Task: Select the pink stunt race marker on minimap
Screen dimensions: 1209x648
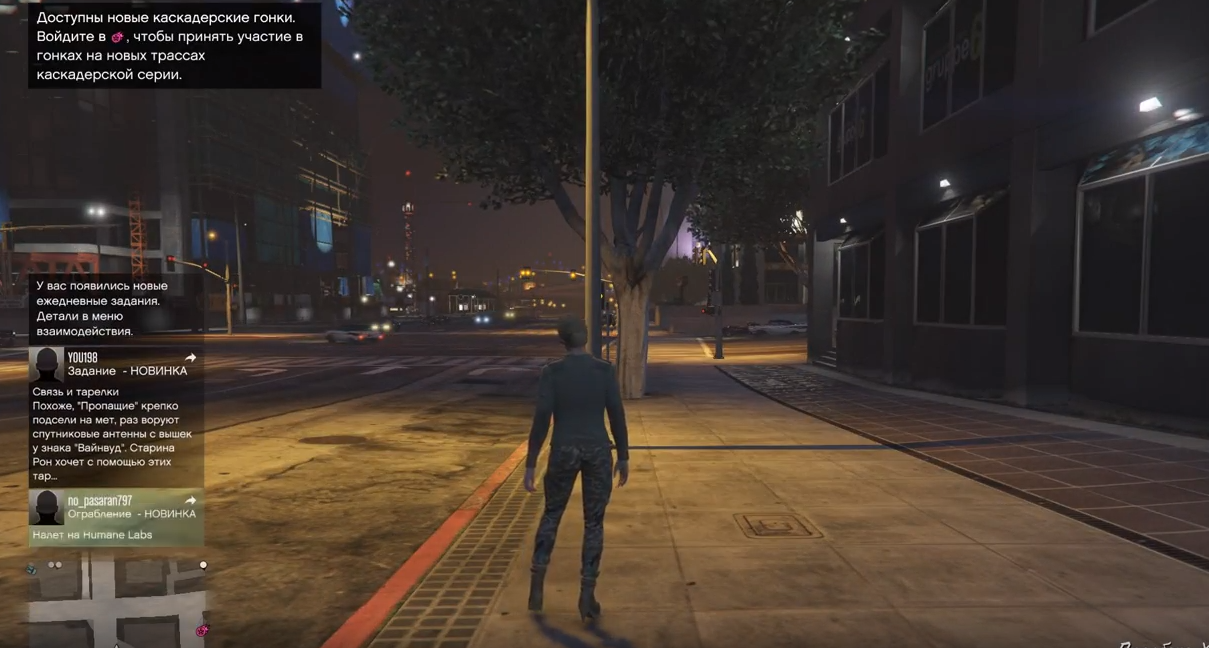Action: tap(202, 630)
